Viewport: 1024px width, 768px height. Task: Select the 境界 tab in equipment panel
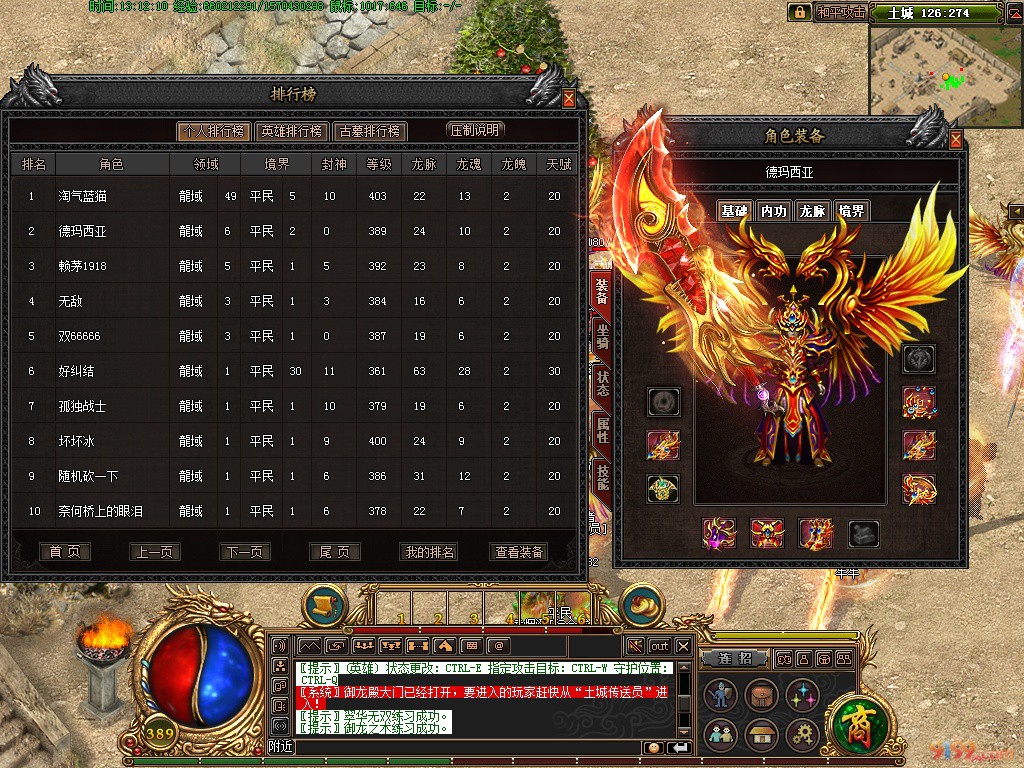coord(851,211)
